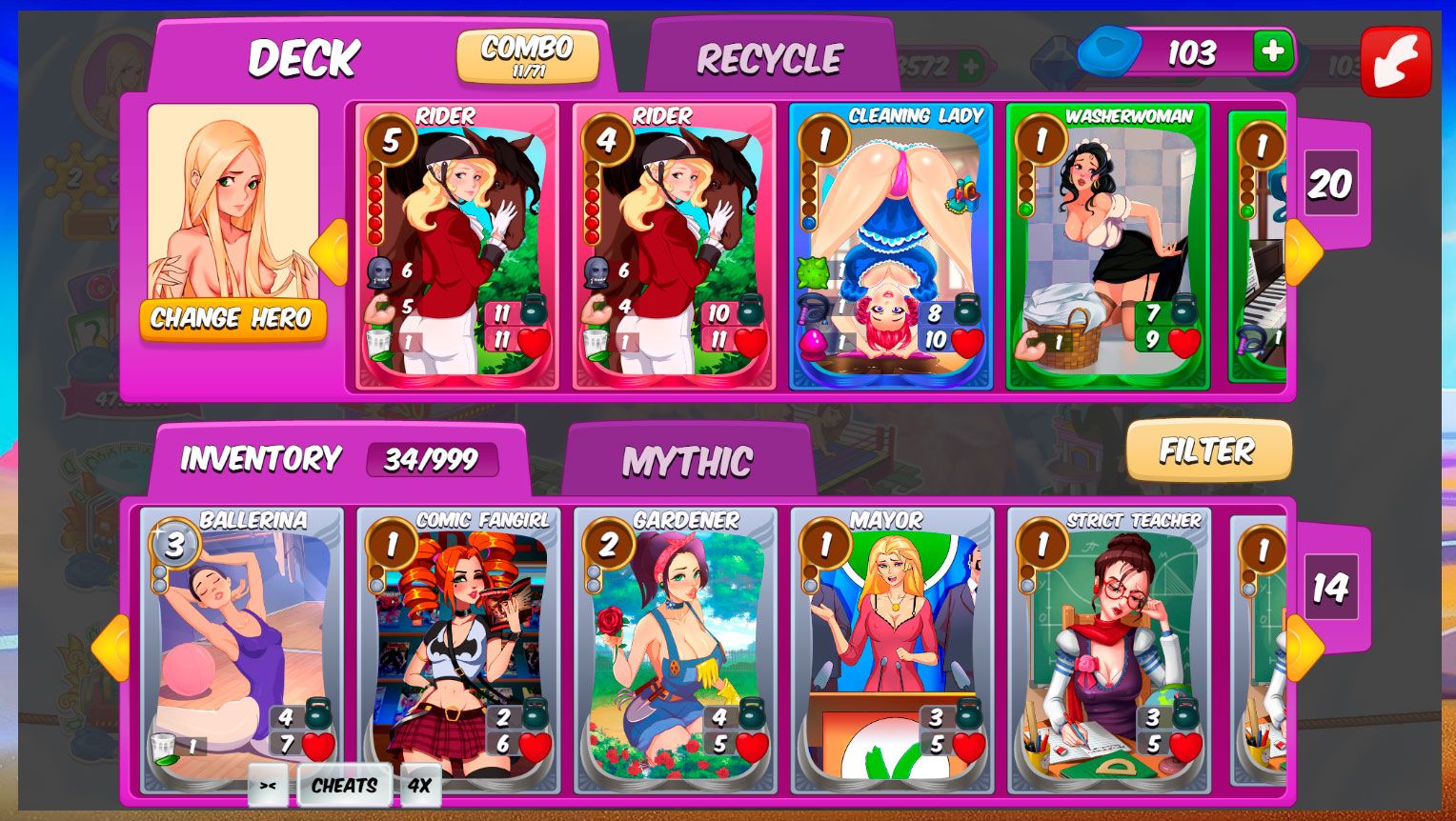Open the Combo list button
The width and height of the screenshot is (1456, 821).
pyautogui.click(x=527, y=55)
